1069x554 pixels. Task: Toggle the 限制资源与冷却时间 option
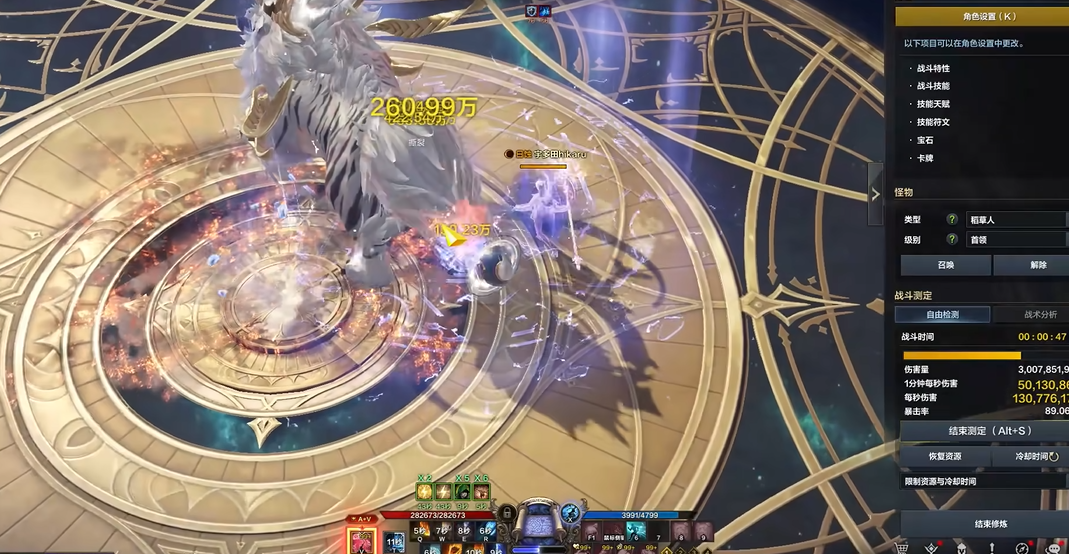click(x=985, y=481)
